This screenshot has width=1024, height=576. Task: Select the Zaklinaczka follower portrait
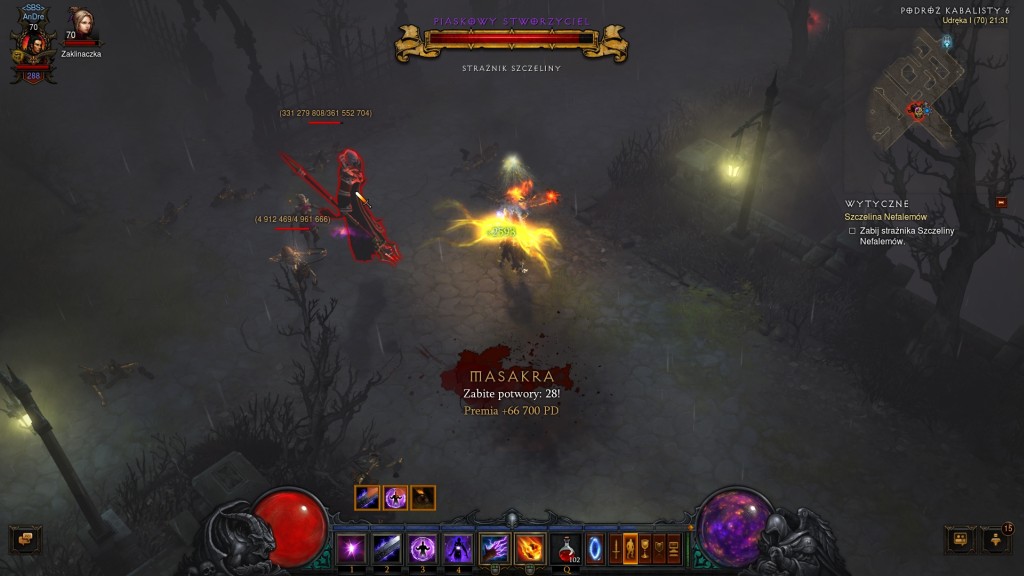79,24
